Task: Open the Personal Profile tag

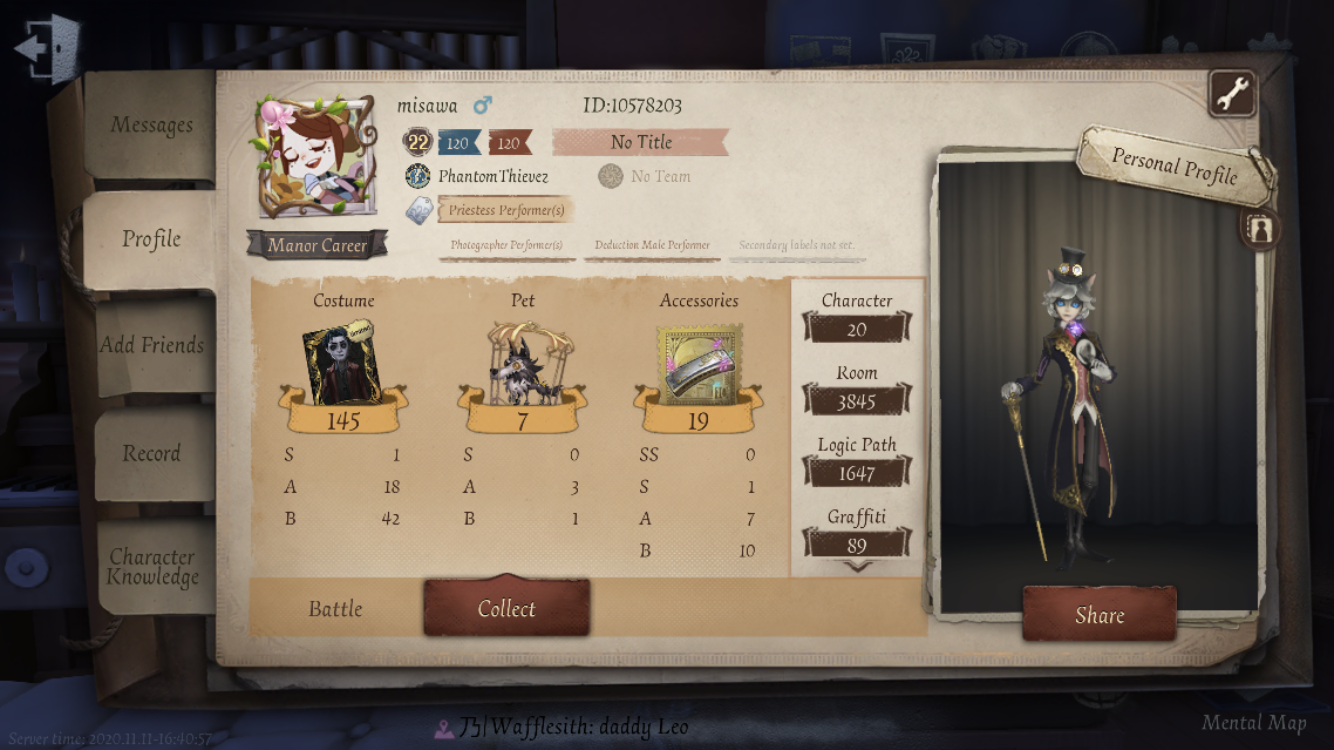Action: tap(1175, 164)
